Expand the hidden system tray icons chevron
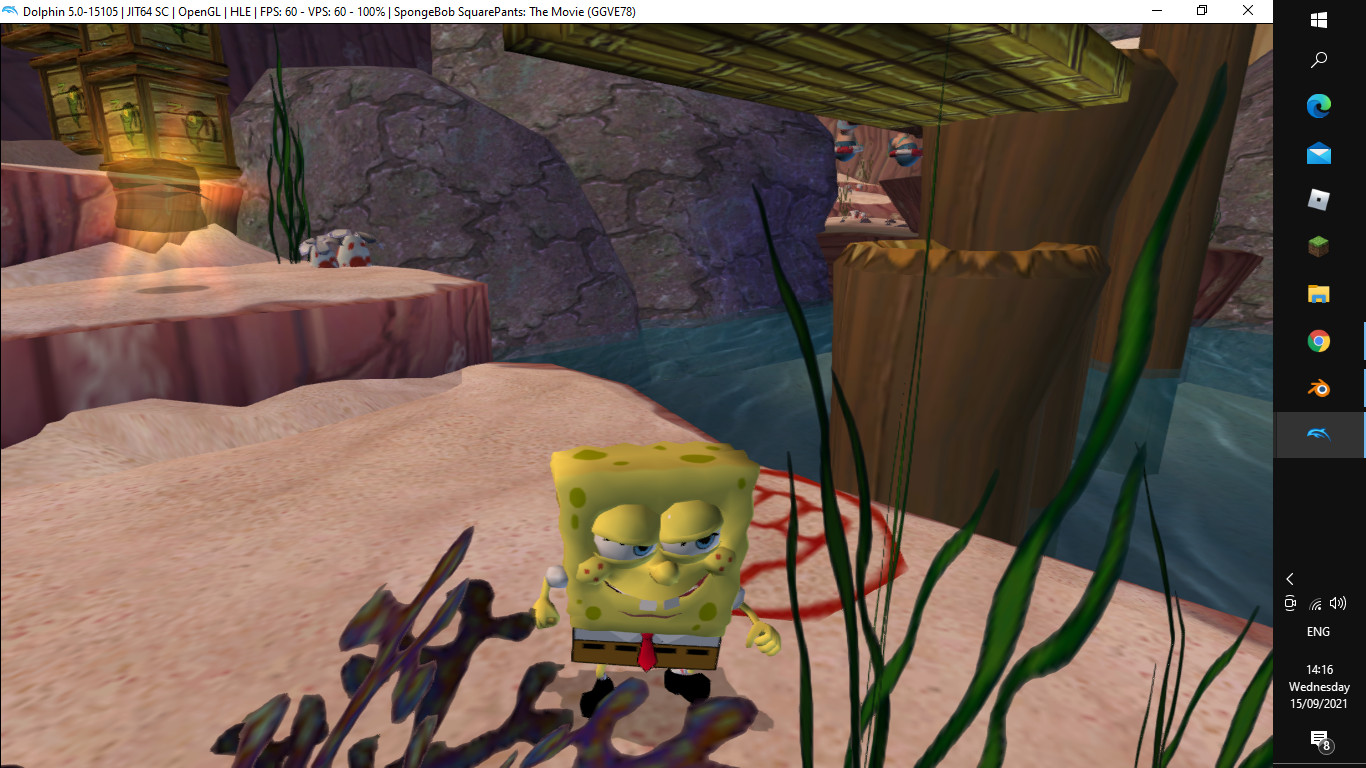The width and height of the screenshot is (1366, 768). pyautogui.click(x=1290, y=578)
